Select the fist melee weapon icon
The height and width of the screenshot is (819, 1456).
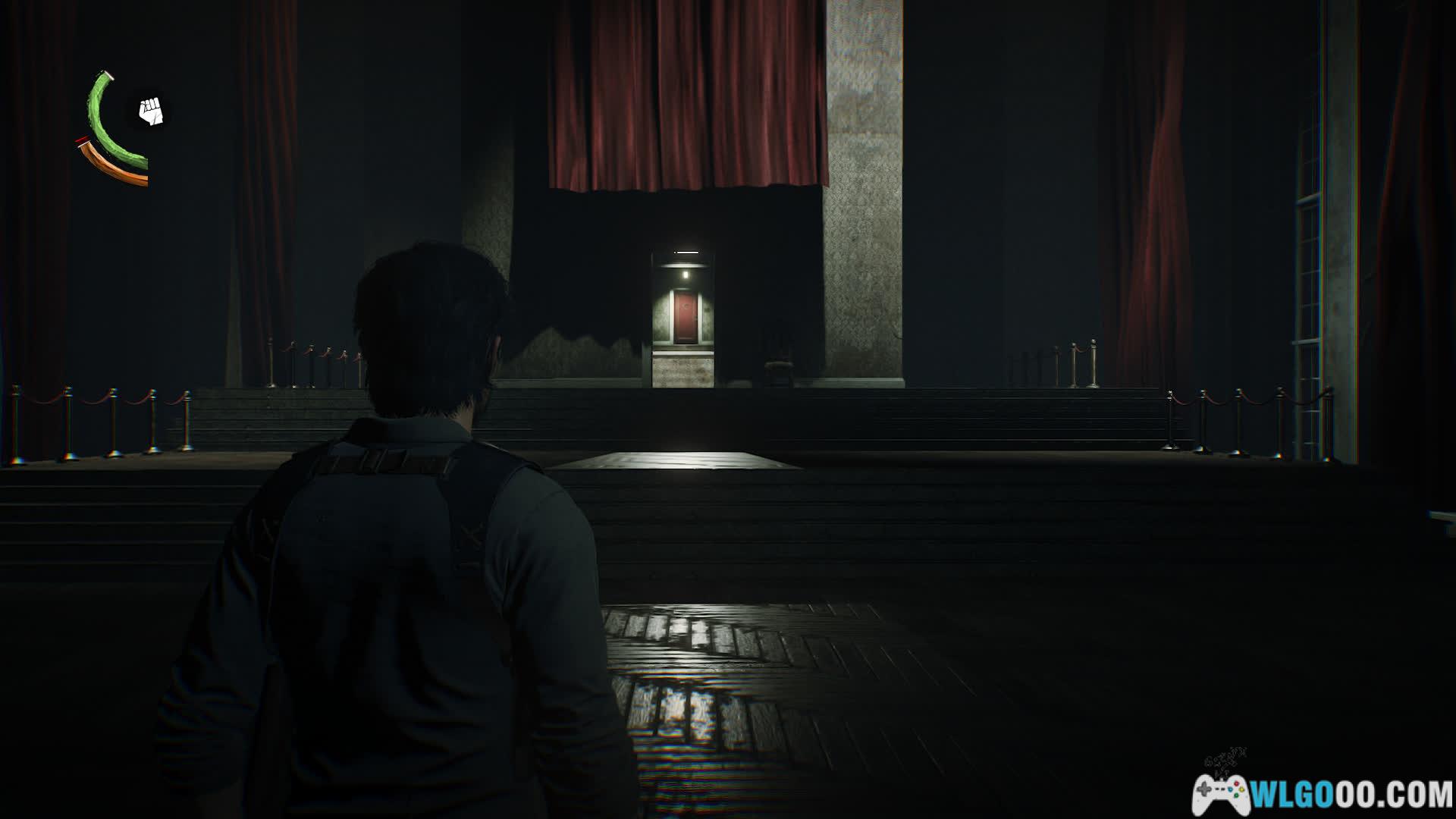pos(152,112)
